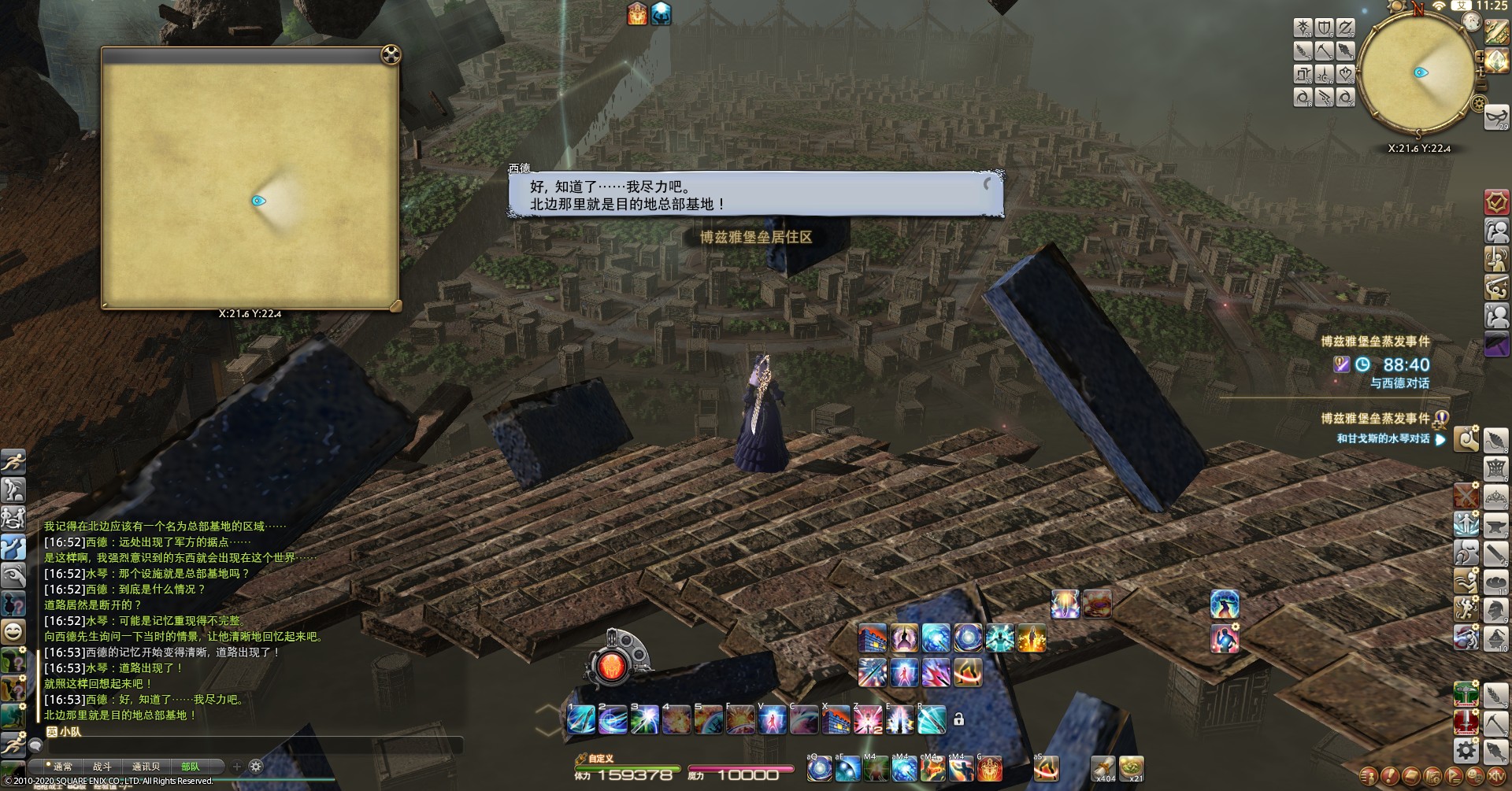Open the 博兹雅堡垒蒸发事件 duty entry
Image resolution: width=1512 pixels, height=791 pixels.
pos(1375,342)
